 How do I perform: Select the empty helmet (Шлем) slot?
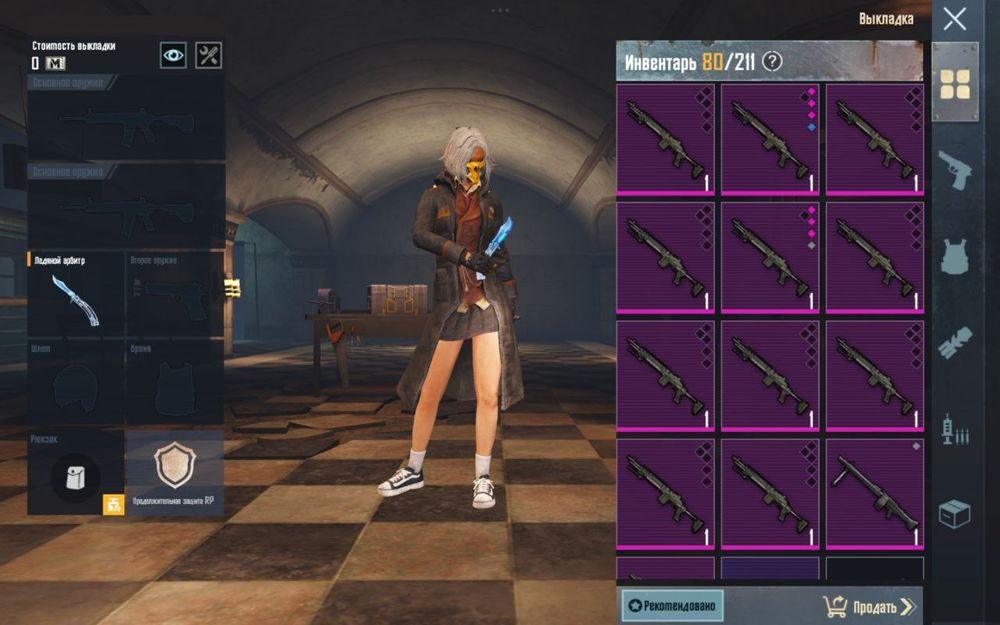(76, 383)
